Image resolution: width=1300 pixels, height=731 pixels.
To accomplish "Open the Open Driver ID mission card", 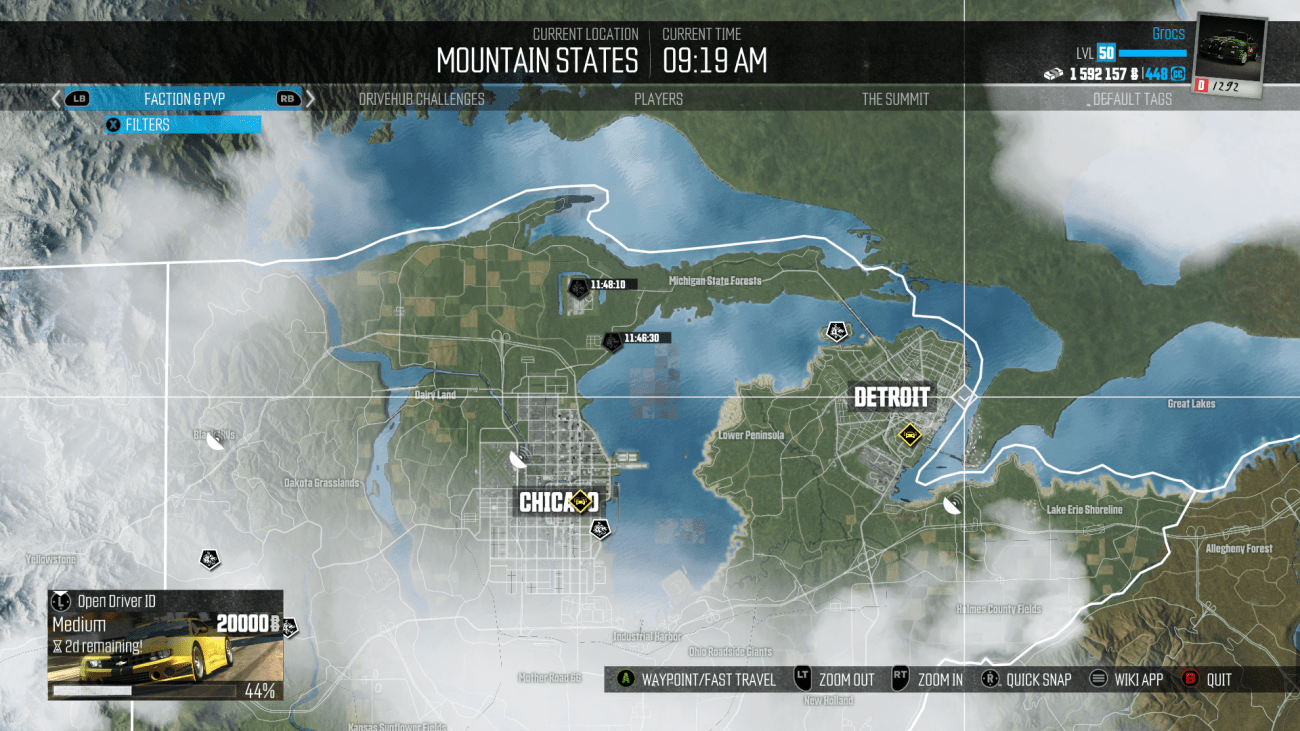I will click(x=166, y=645).
